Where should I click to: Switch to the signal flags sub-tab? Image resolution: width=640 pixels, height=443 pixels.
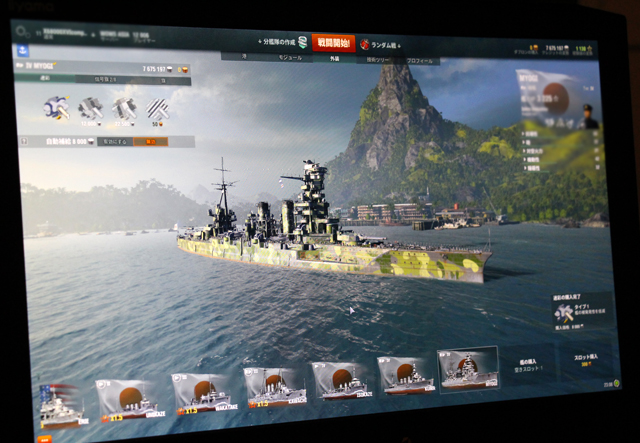coord(105,79)
